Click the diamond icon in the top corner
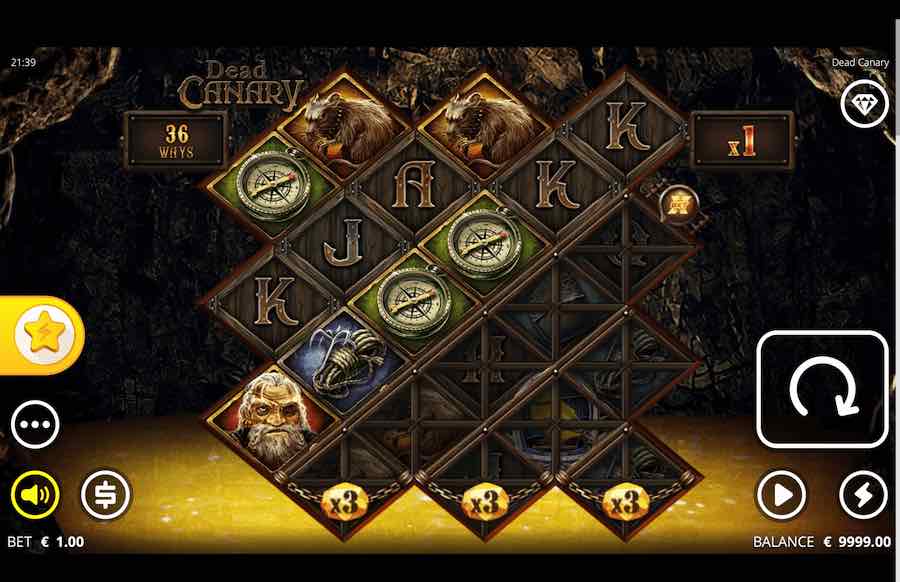Viewport: 900px width, 582px height. point(863,103)
